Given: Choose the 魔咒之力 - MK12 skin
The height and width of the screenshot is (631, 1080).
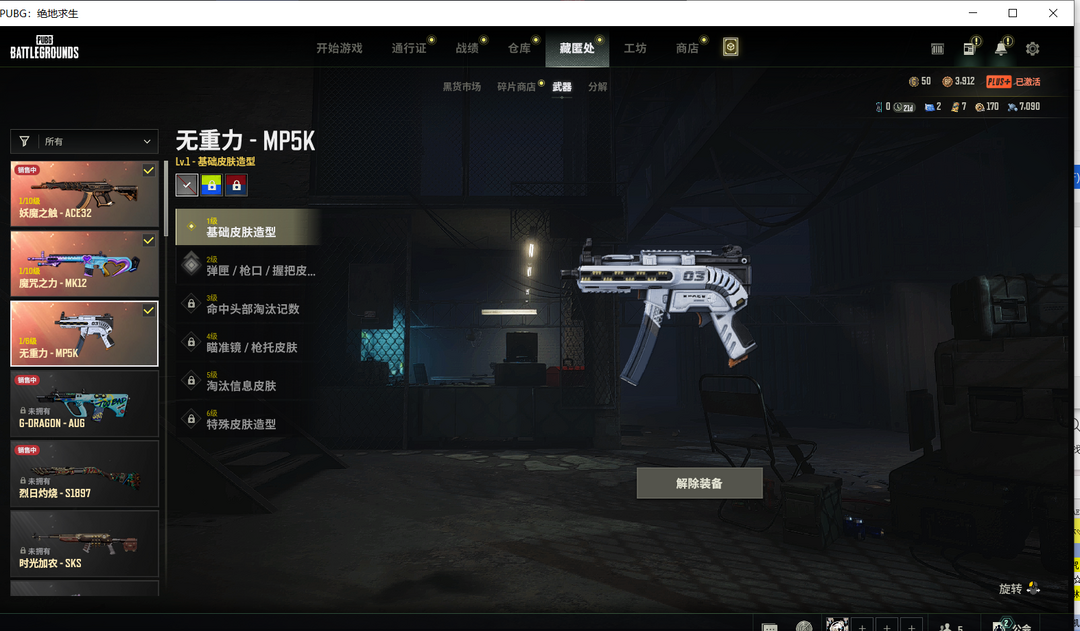Looking at the screenshot, I should 85,263.
